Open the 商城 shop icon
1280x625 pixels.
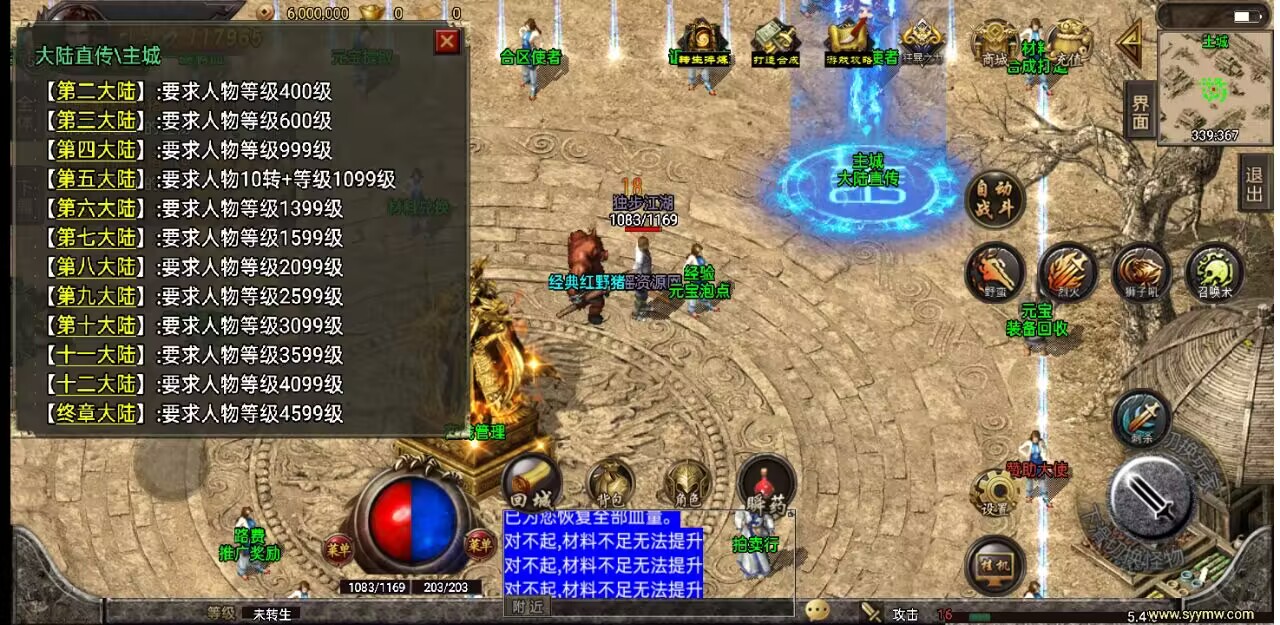(x=994, y=43)
